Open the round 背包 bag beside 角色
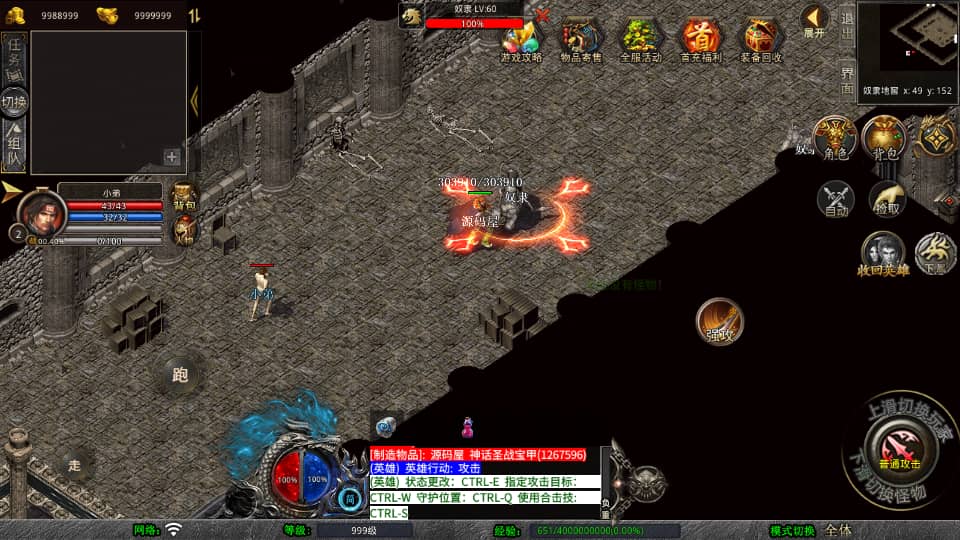960x540 pixels. (884, 139)
